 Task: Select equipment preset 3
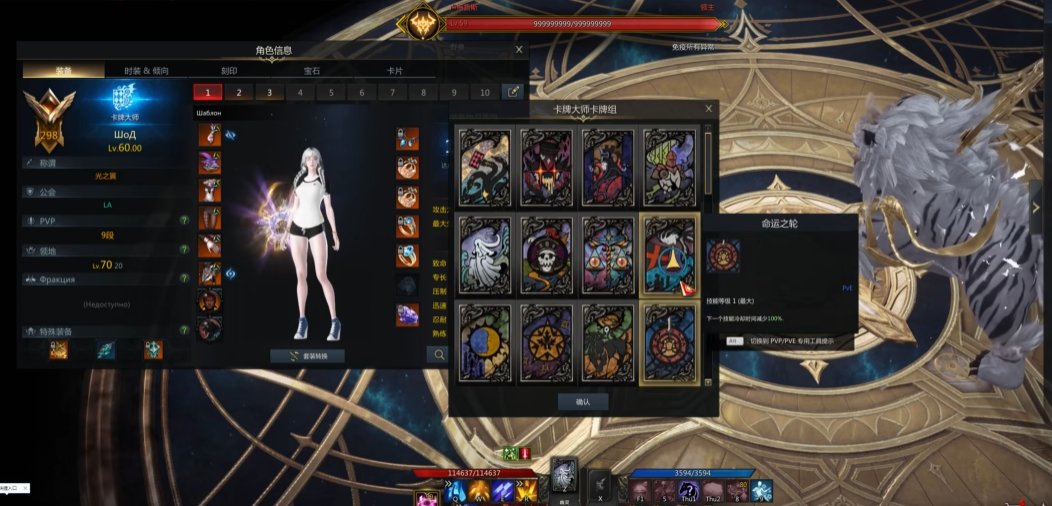pos(269,92)
